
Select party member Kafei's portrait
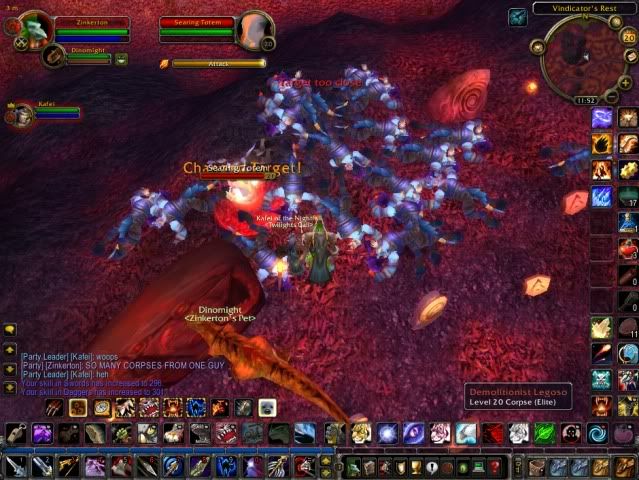pos(19,113)
